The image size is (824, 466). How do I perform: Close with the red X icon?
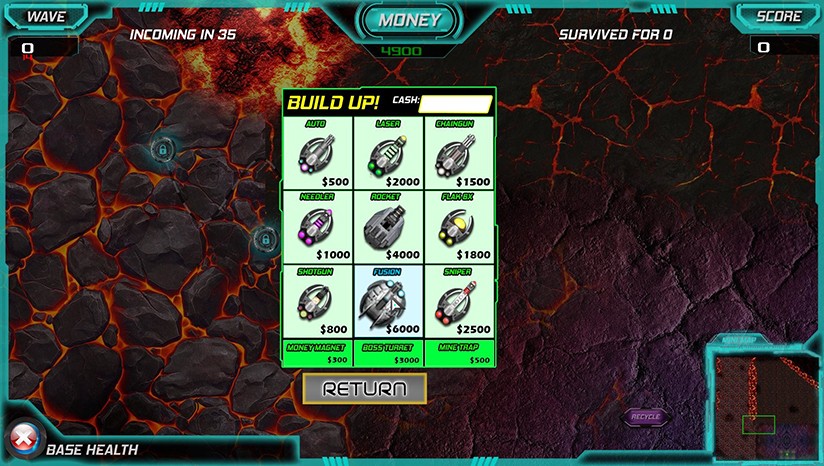click(x=22, y=438)
